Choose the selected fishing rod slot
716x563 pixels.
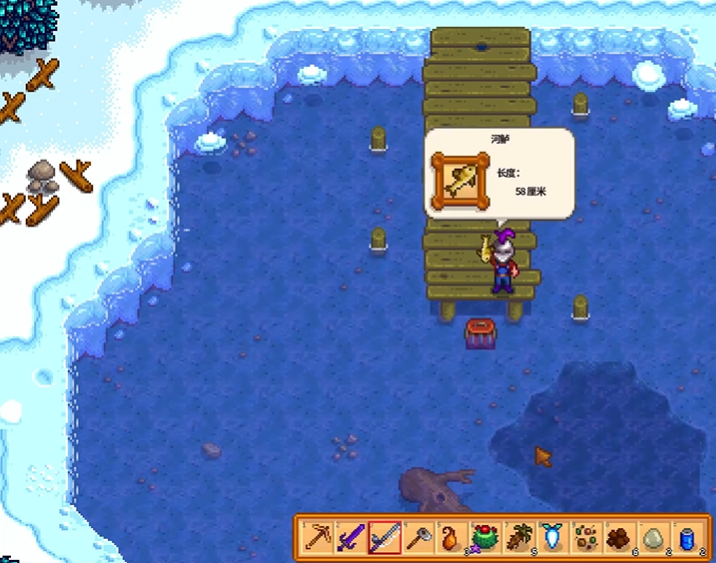pyautogui.click(x=384, y=538)
